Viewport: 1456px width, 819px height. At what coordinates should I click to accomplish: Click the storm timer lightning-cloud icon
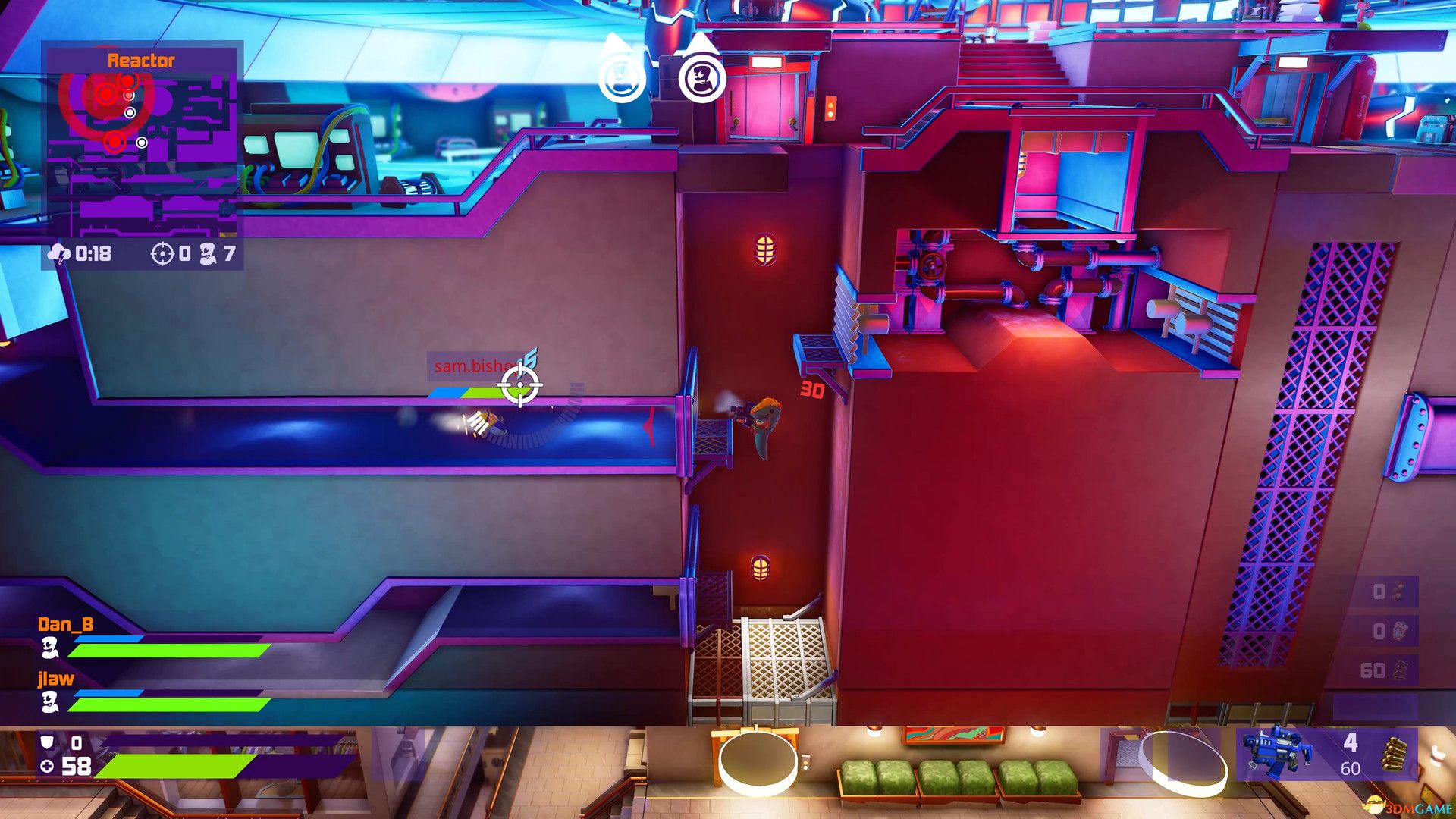coord(60,255)
